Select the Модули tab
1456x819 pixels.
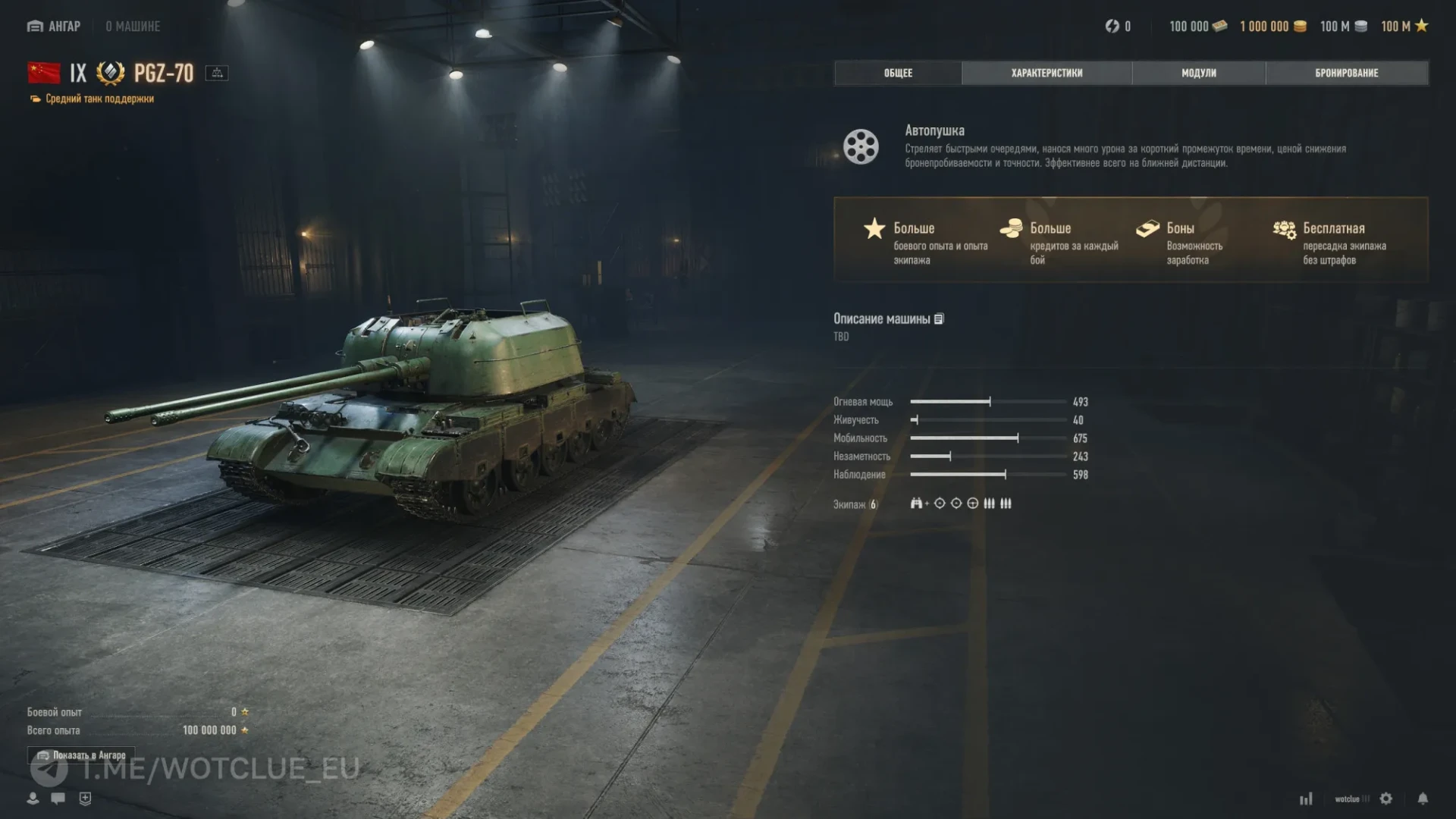(1198, 73)
